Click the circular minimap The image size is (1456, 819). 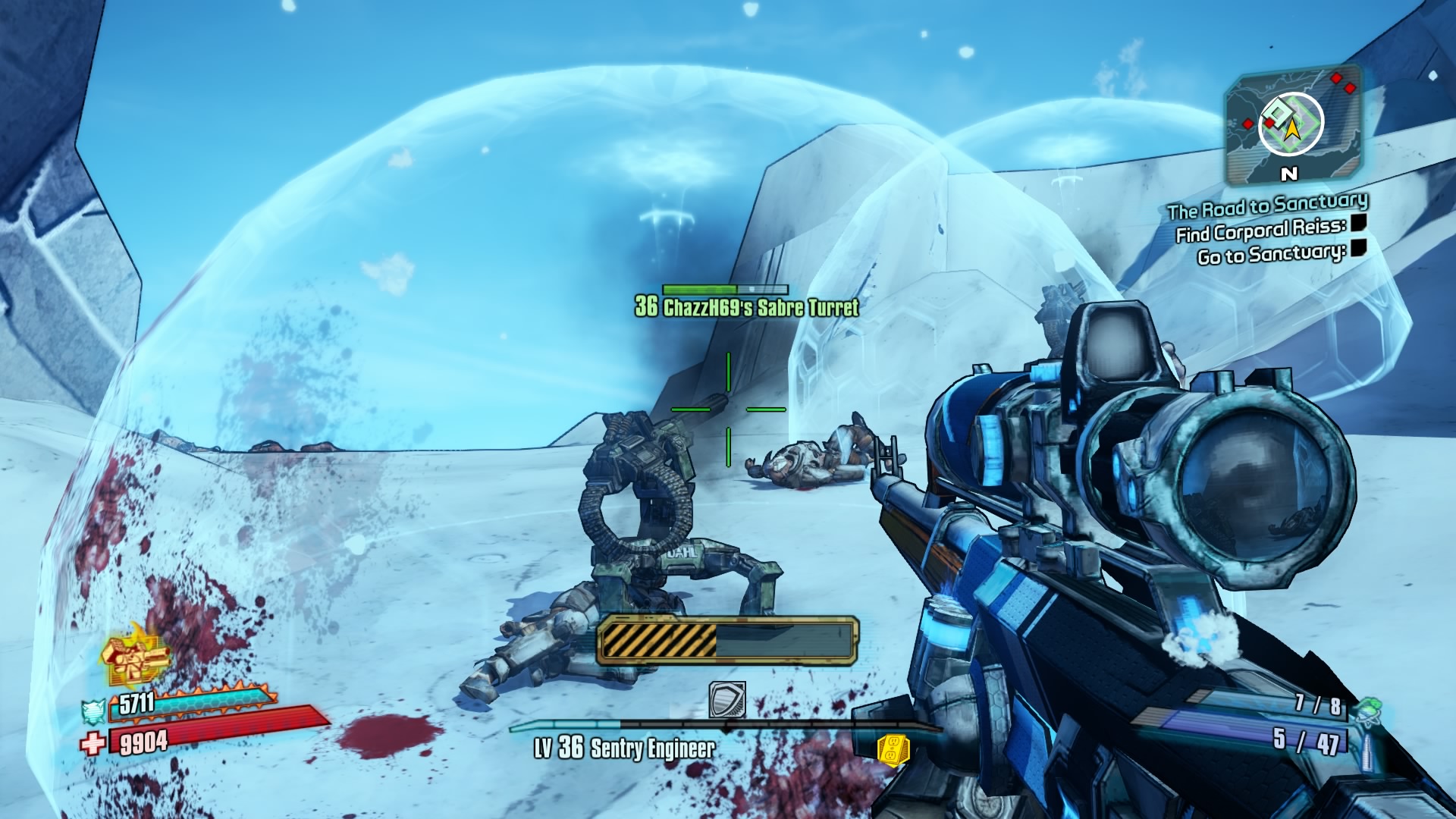(x=1291, y=125)
